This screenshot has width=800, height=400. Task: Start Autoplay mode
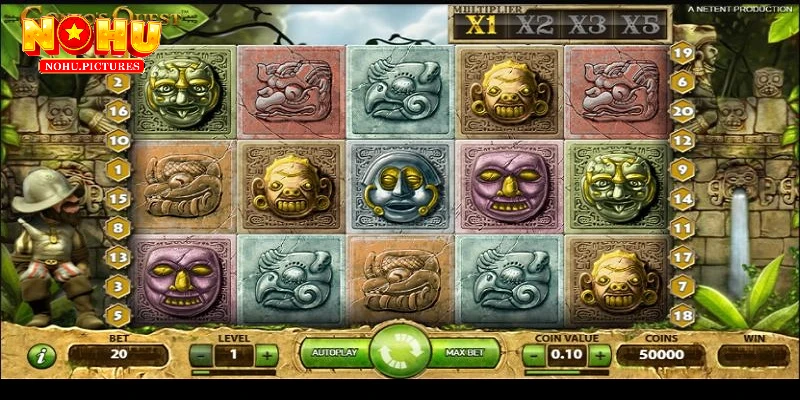(332, 354)
